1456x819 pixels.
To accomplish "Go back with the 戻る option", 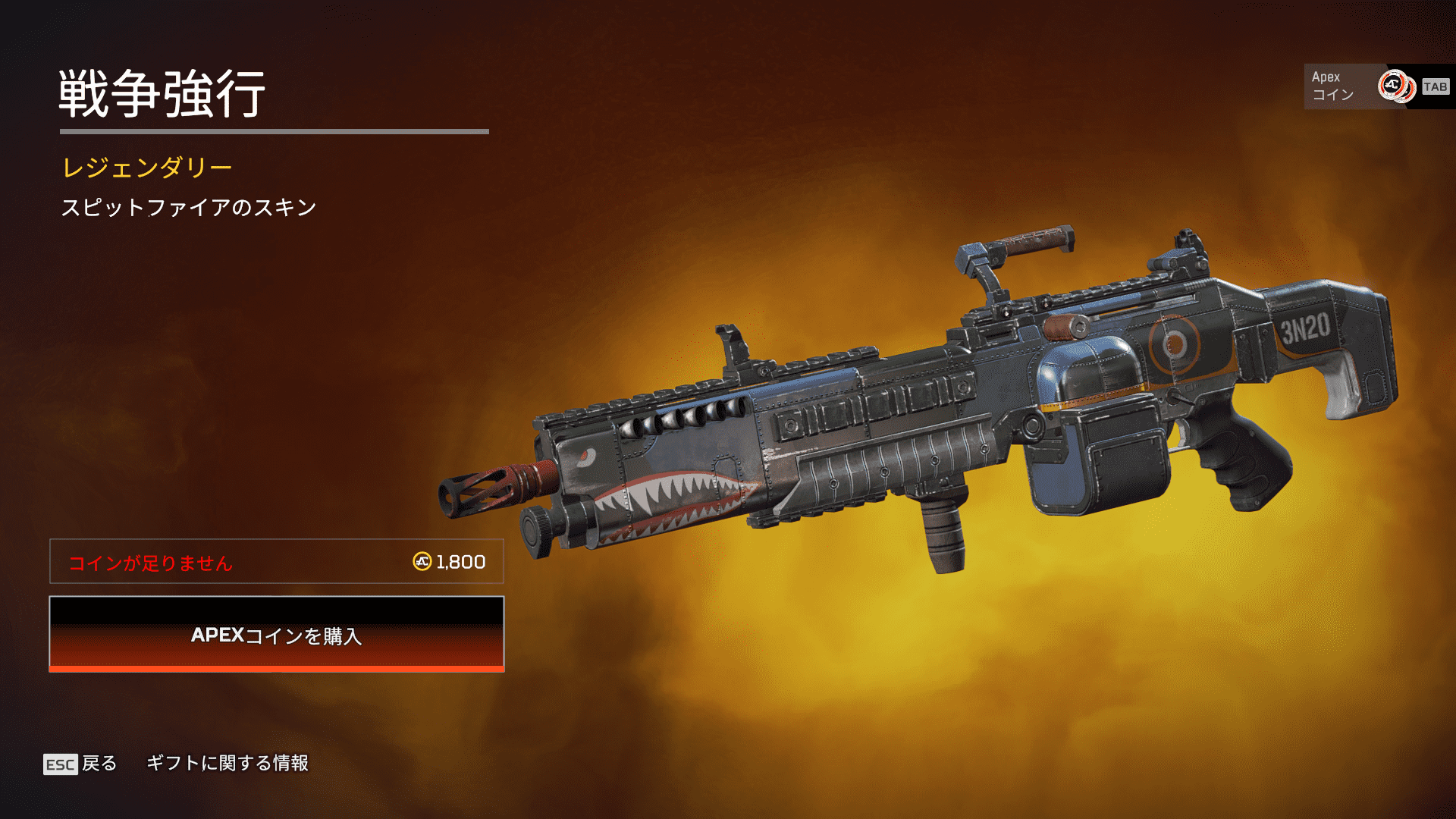I will [x=80, y=763].
